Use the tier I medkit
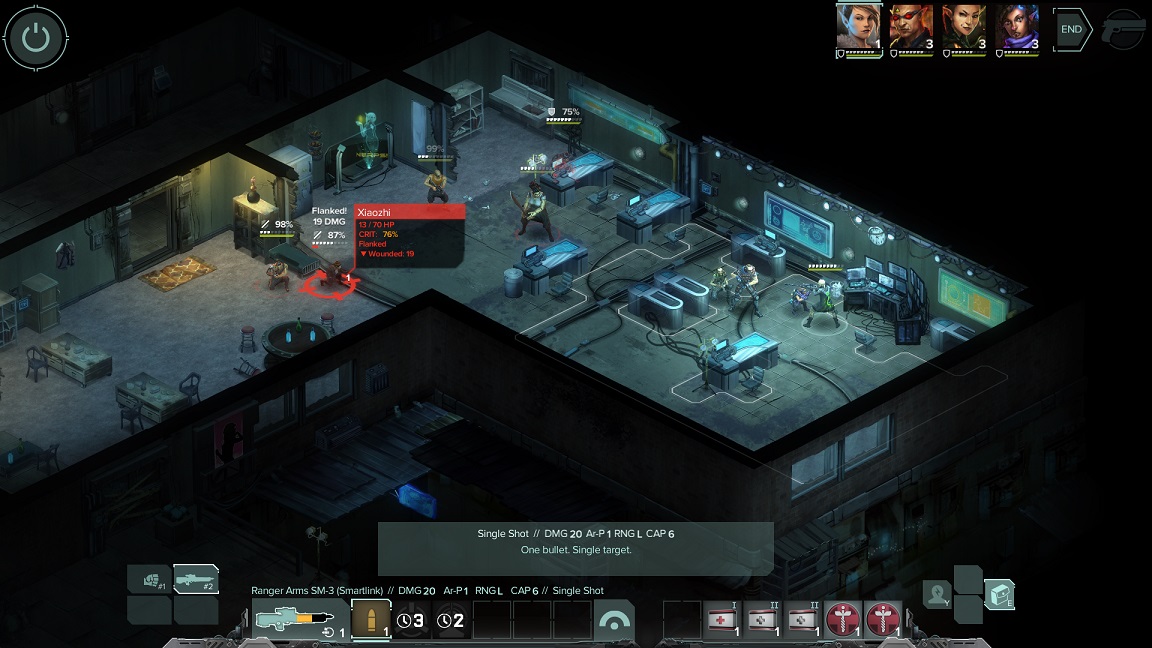1152x648 pixels. 723,620
